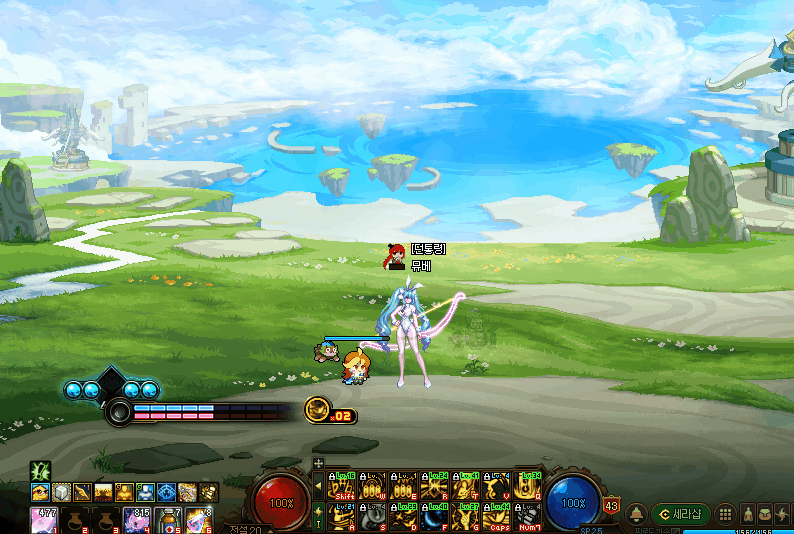The width and height of the screenshot is (794, 534).
Task: Select the blue target-circle buff icon
Action: (166, 492)
